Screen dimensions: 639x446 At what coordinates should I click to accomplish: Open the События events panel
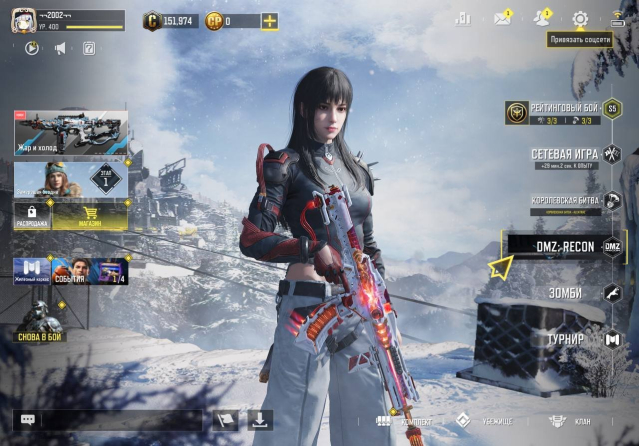pyautogui.click(x=70, y=270)
